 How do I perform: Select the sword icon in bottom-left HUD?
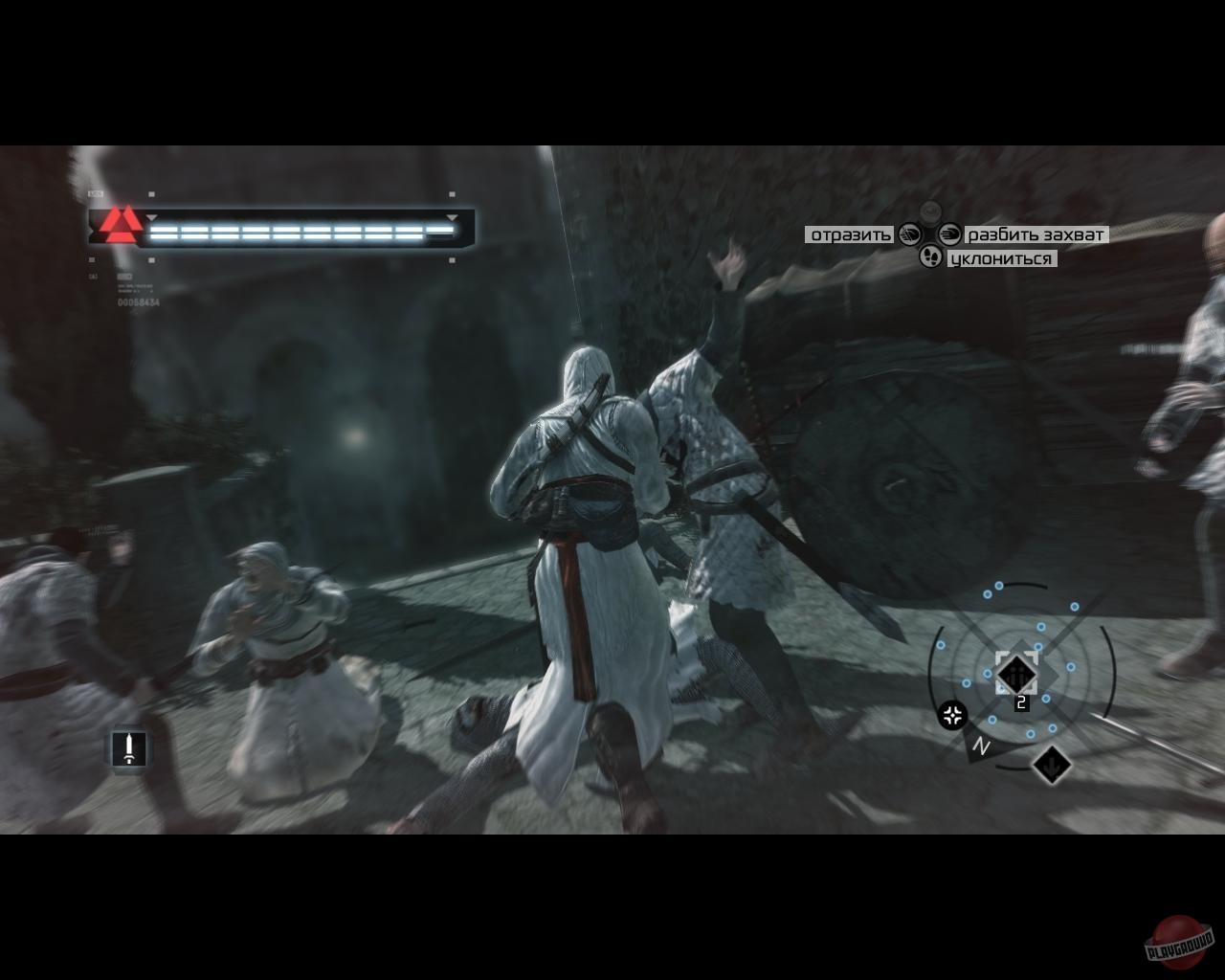tap(129, 746)
